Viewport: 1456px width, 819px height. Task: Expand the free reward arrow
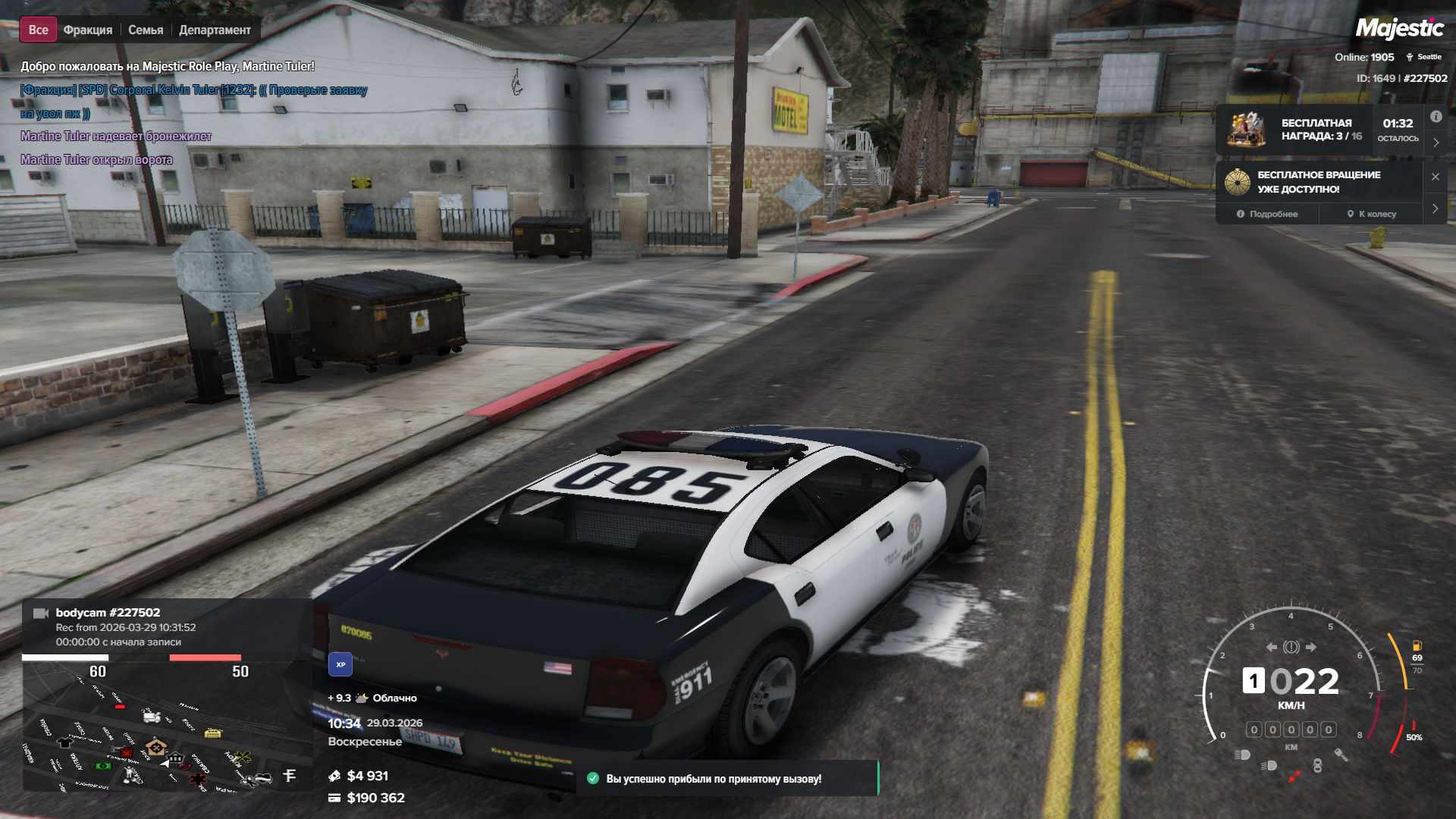pyautogui.click(x=1436, y=143)
